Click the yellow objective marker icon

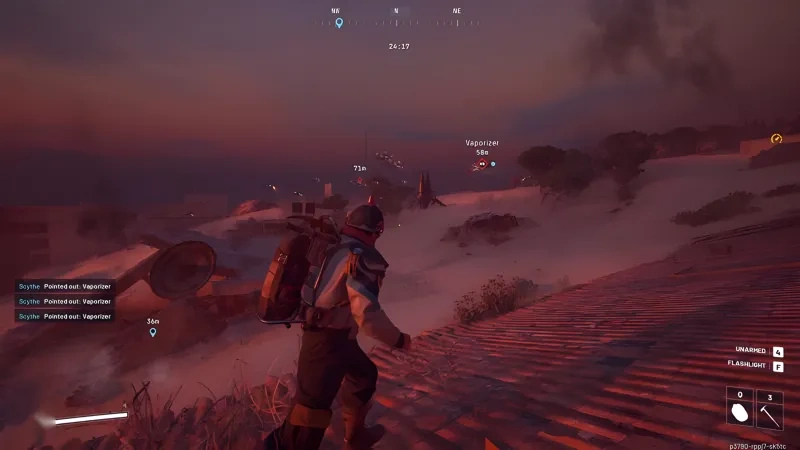tap(776, 139)
